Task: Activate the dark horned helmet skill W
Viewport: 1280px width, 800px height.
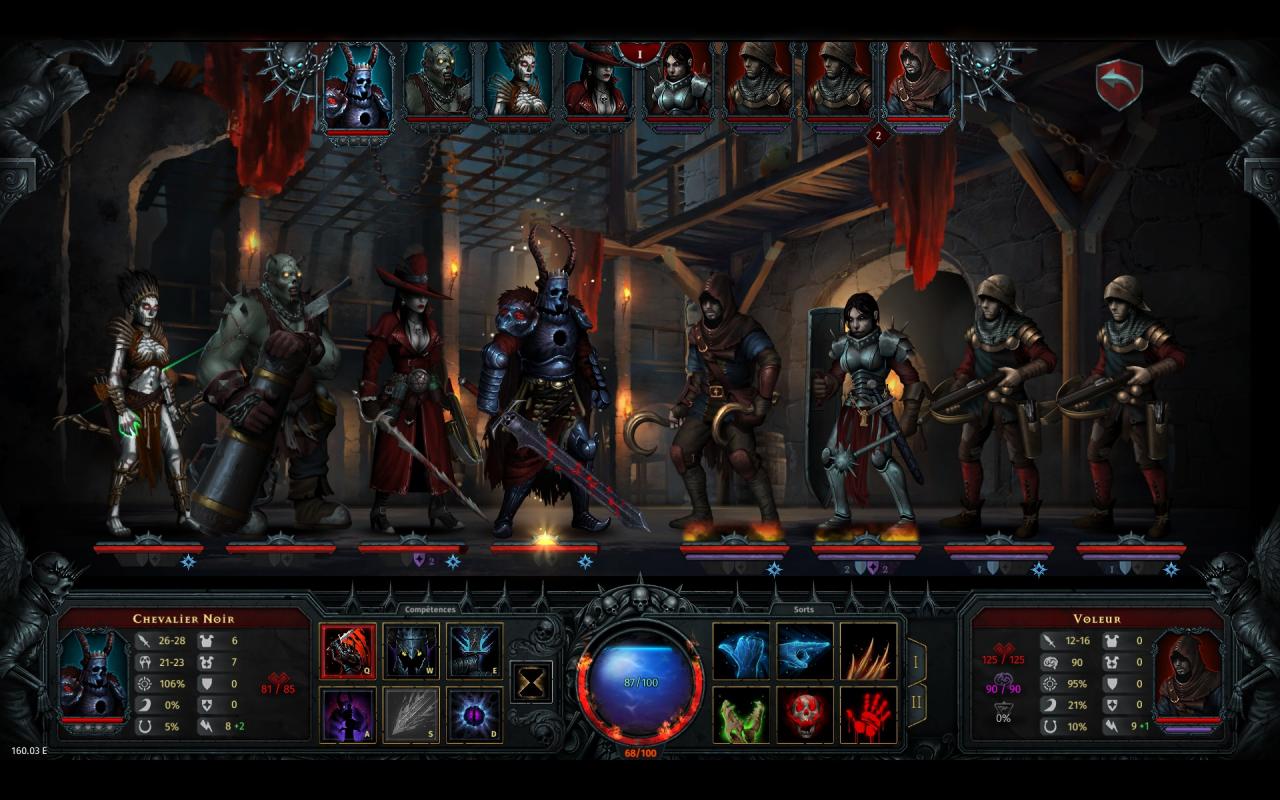Action: coord(411,651)
